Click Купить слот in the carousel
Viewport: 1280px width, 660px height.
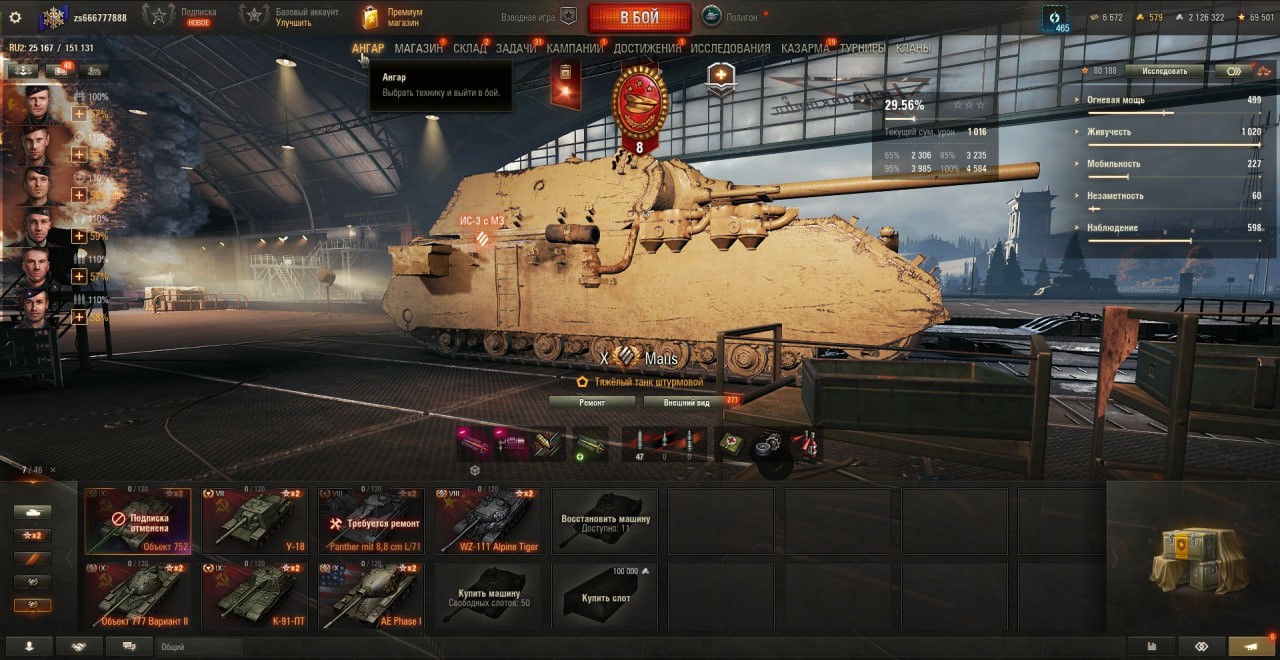pyautogui.click(x=605, y=595)
